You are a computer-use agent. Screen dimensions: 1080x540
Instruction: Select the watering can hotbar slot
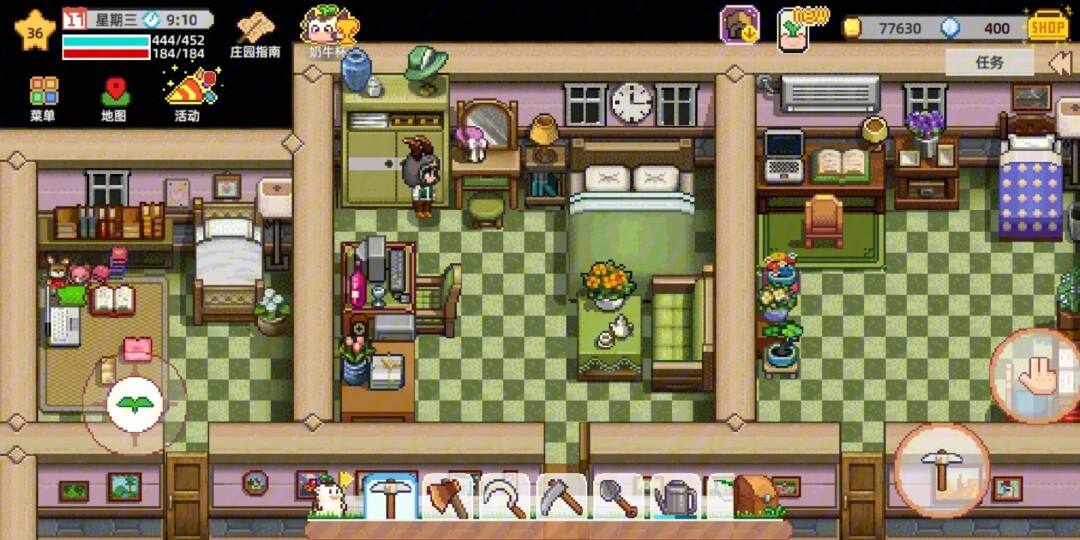coord(674,495)
